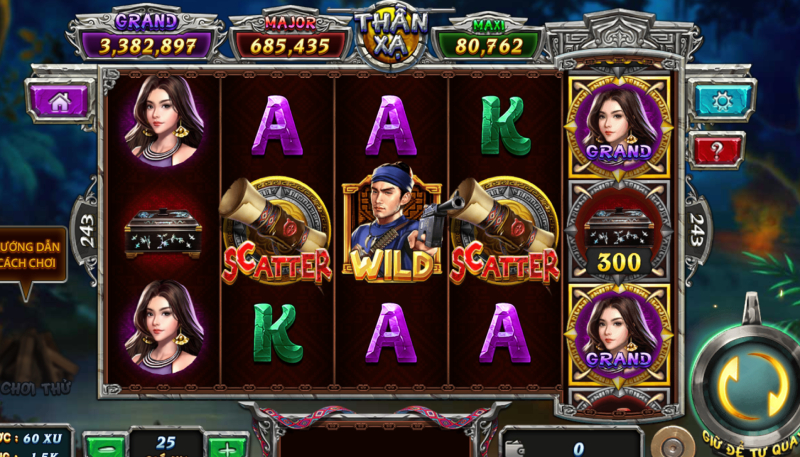Show help with the red question mark
The width and height of the screenshot is (800, 457).
(717, 149)
